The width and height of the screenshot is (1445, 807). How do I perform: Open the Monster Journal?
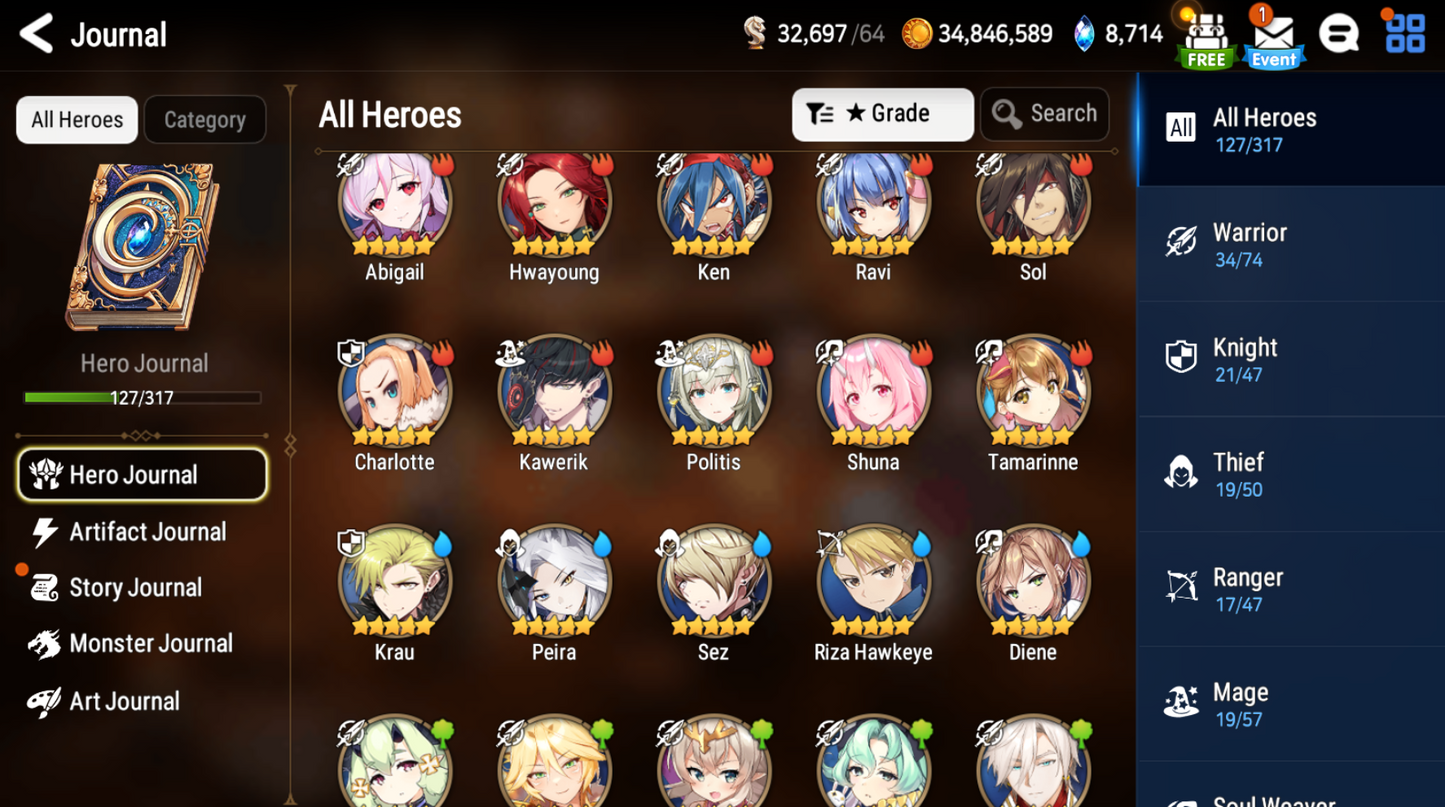point(150,643)
